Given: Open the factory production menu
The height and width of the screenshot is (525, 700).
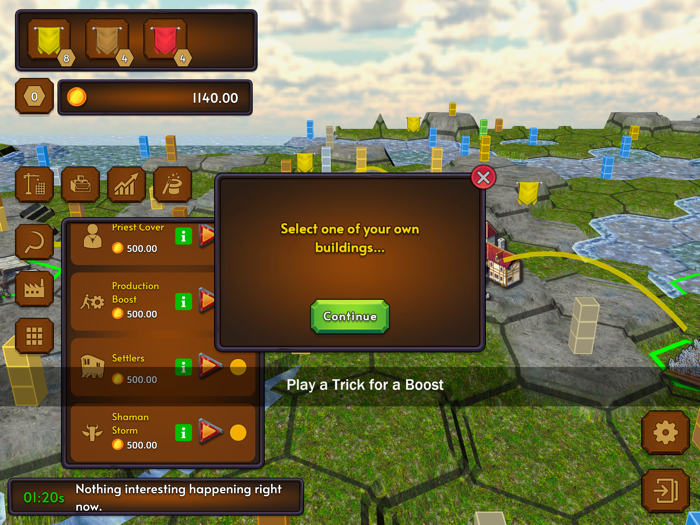Looking at the screenshot, I should tap(35, 289).
